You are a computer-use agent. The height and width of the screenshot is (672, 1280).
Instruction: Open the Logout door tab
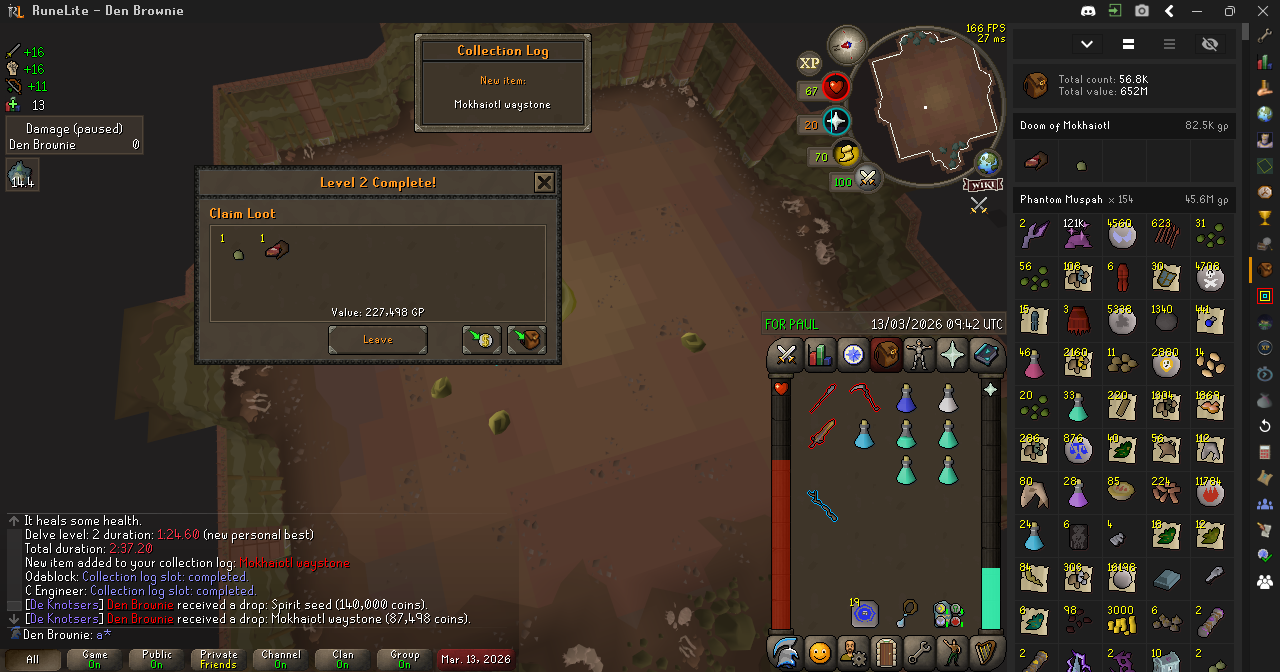886,652
